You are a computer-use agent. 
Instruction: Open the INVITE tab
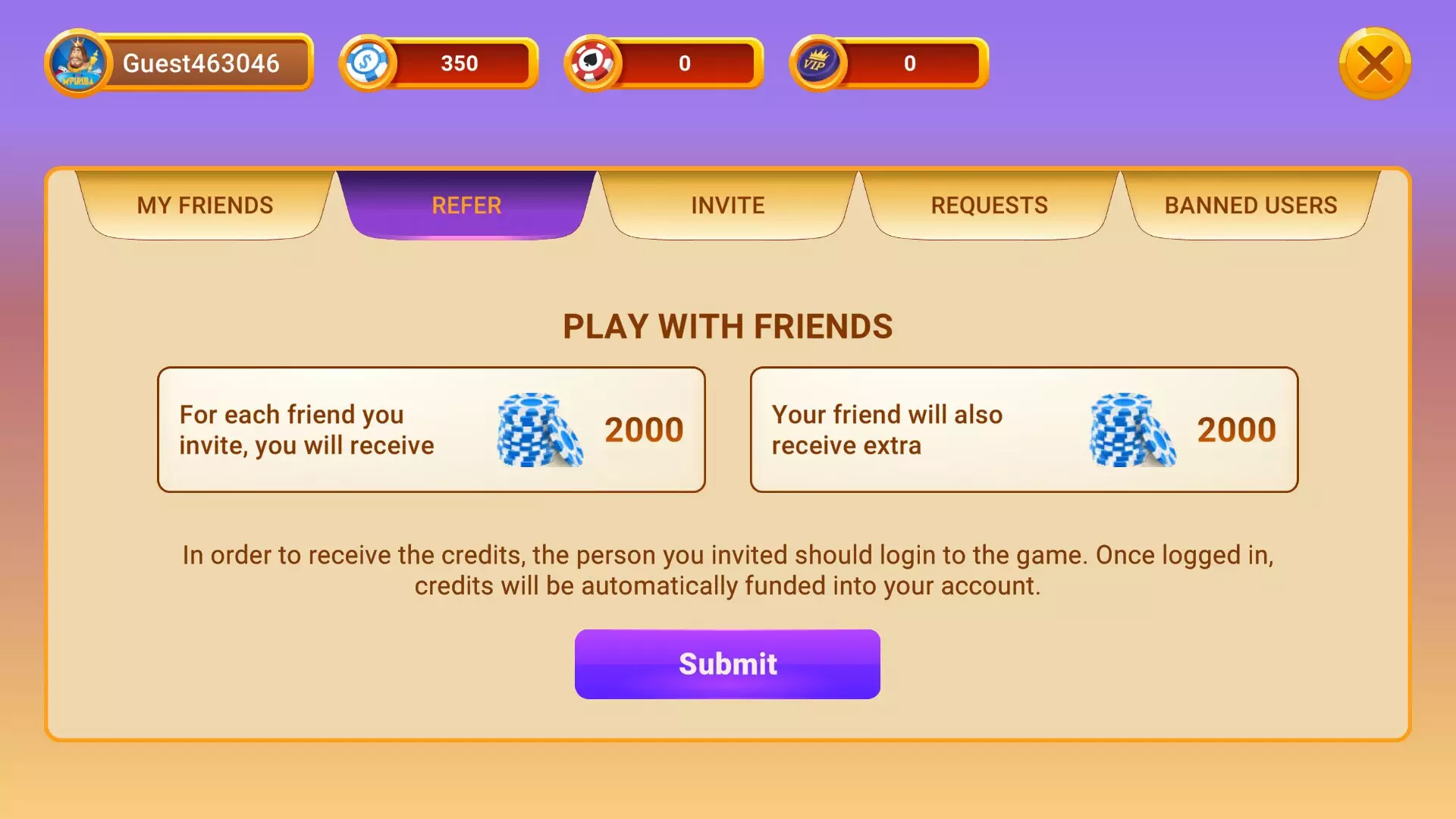pos(726,205)
